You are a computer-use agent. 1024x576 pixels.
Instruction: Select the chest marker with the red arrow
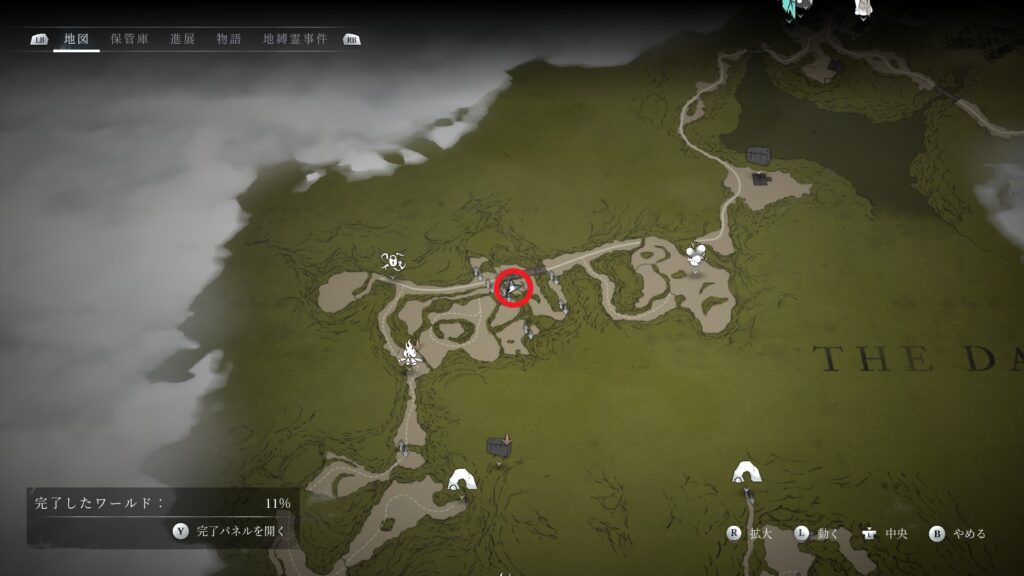tap(498, 447)
